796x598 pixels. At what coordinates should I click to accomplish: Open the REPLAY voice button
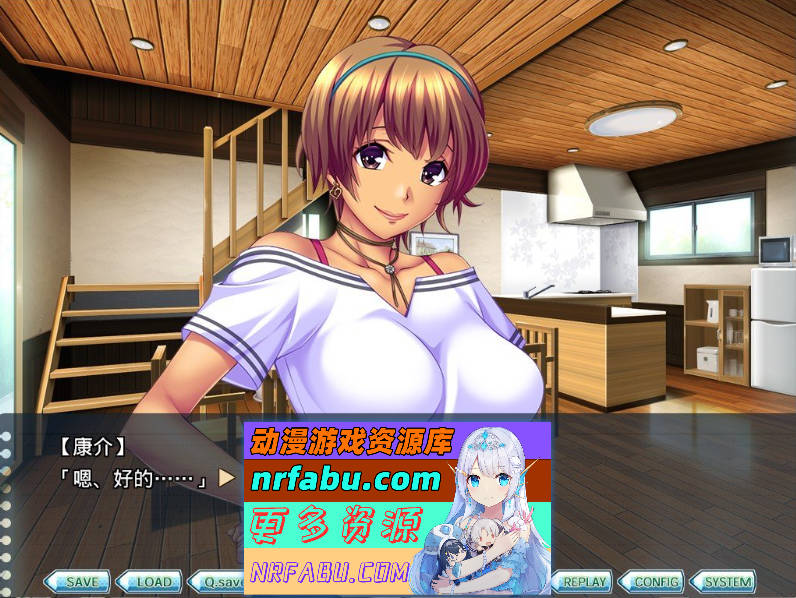point(582,581)
